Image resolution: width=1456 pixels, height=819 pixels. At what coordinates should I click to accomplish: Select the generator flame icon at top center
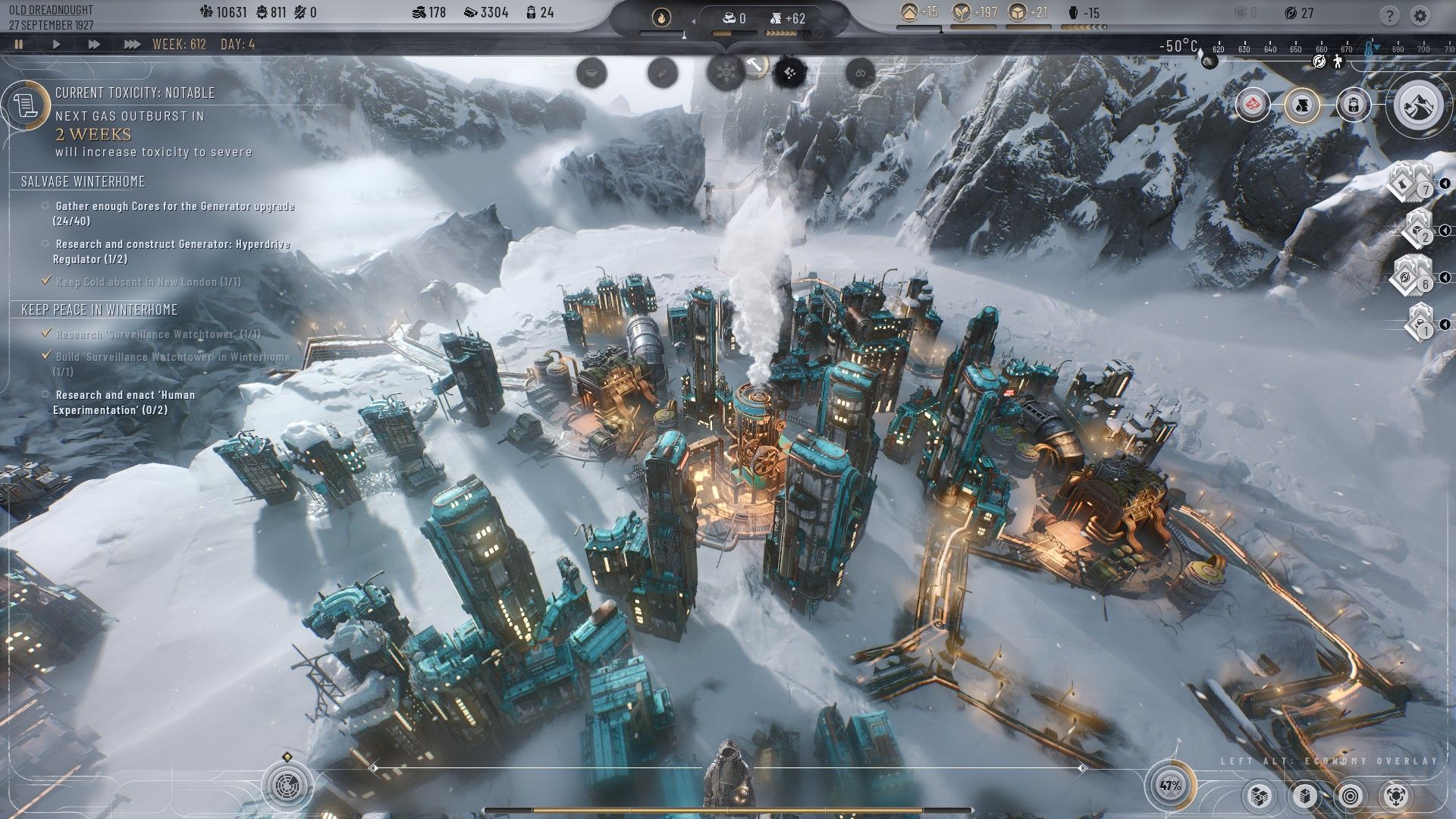[x=660, y=18]
